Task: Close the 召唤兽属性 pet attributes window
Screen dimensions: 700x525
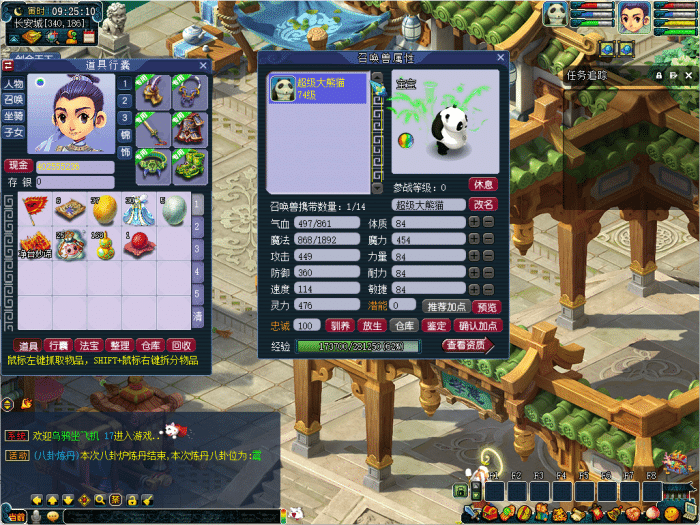Action: click(x=501, y=59)
